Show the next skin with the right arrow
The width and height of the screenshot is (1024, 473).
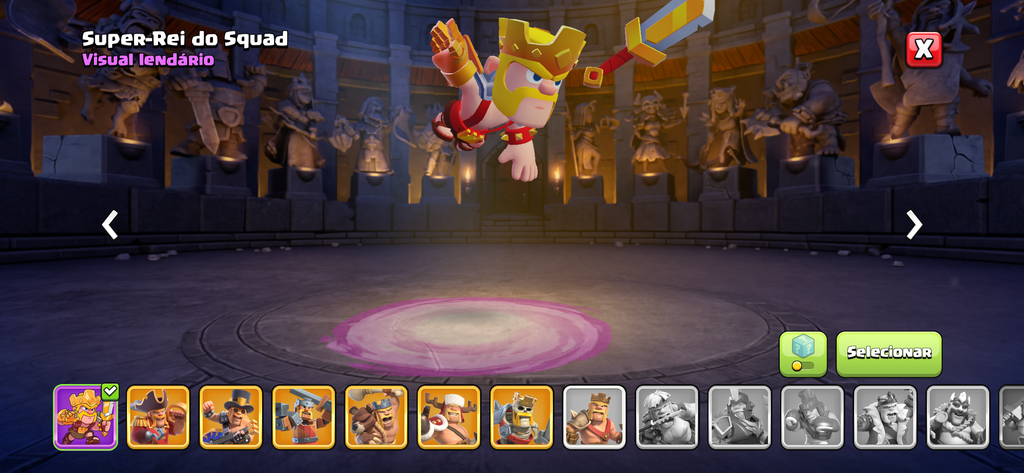tap(914, 225)
